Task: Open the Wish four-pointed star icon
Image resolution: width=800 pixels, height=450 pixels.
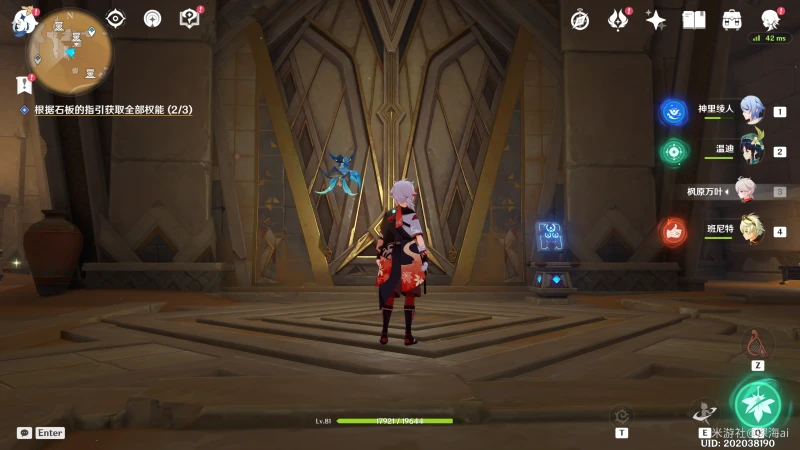Action: (656, 20)
